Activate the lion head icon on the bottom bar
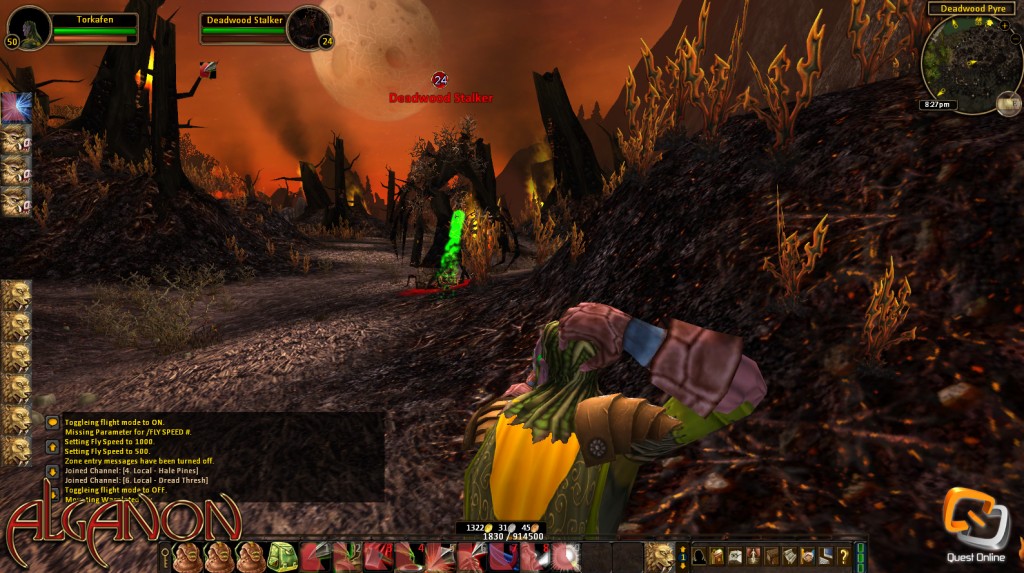Screen dimensions: 1024x573 pyautogui.click(x=659, y=556)
